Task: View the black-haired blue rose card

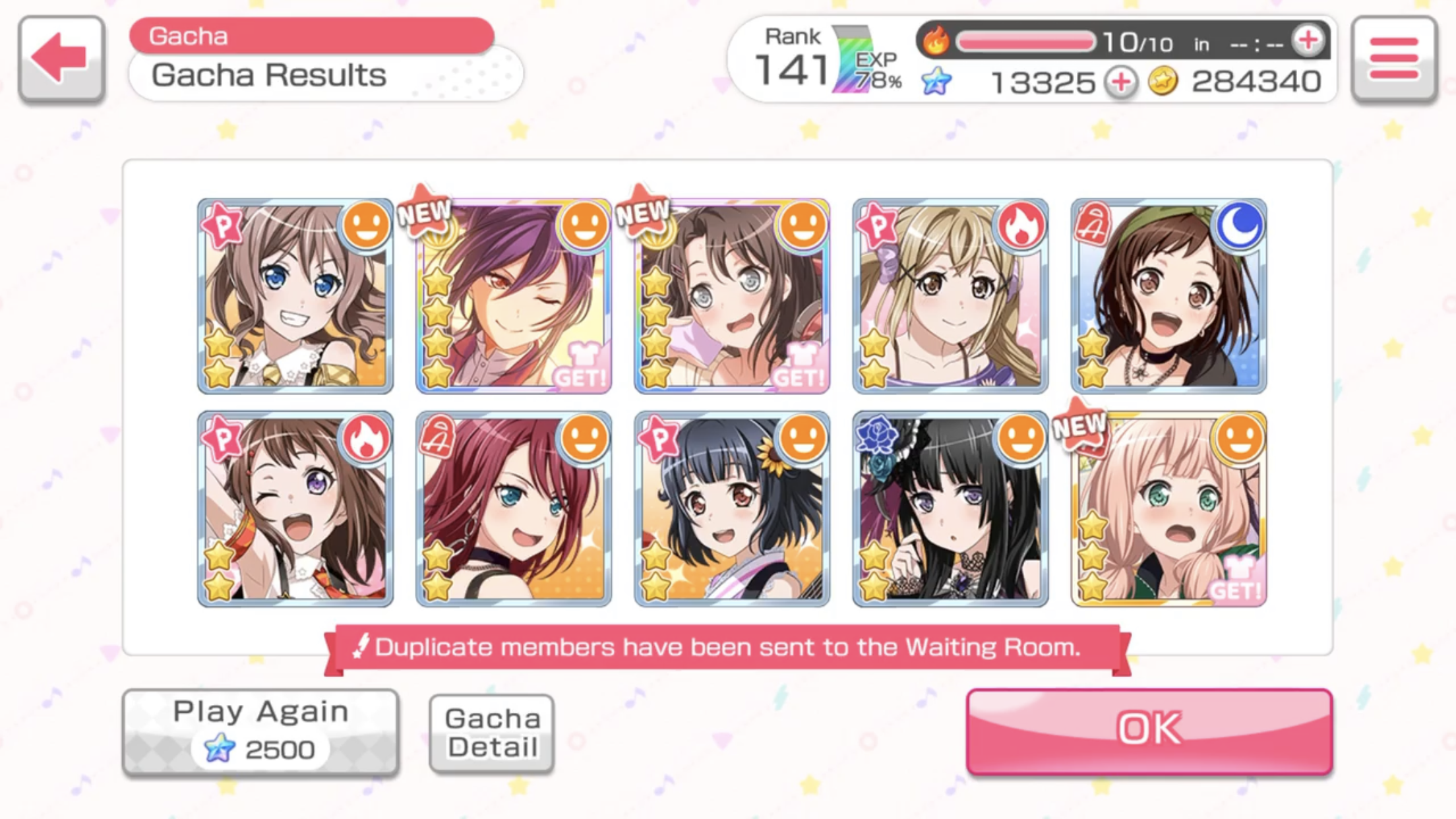Action: click(x=950, y=508)
